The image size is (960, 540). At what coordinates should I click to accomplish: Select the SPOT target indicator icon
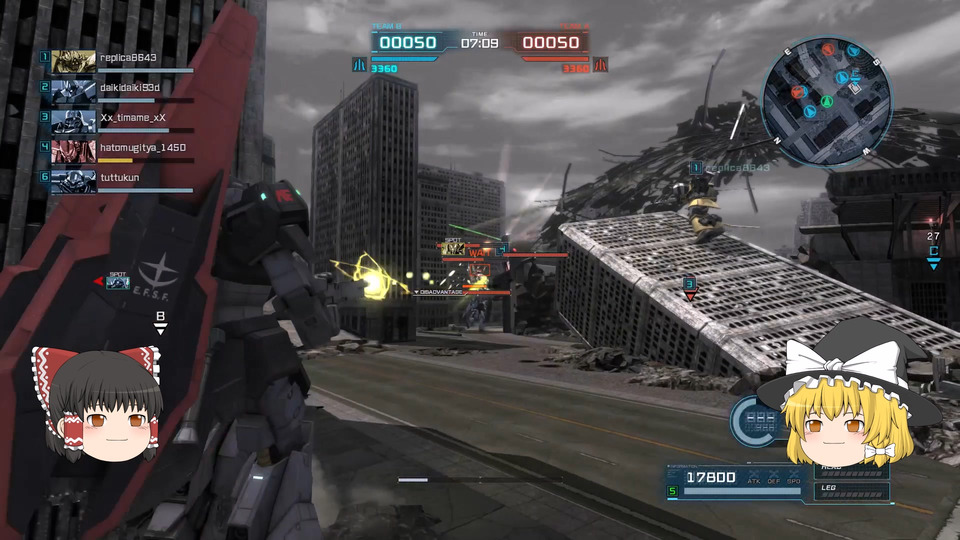tap(118, 282)
